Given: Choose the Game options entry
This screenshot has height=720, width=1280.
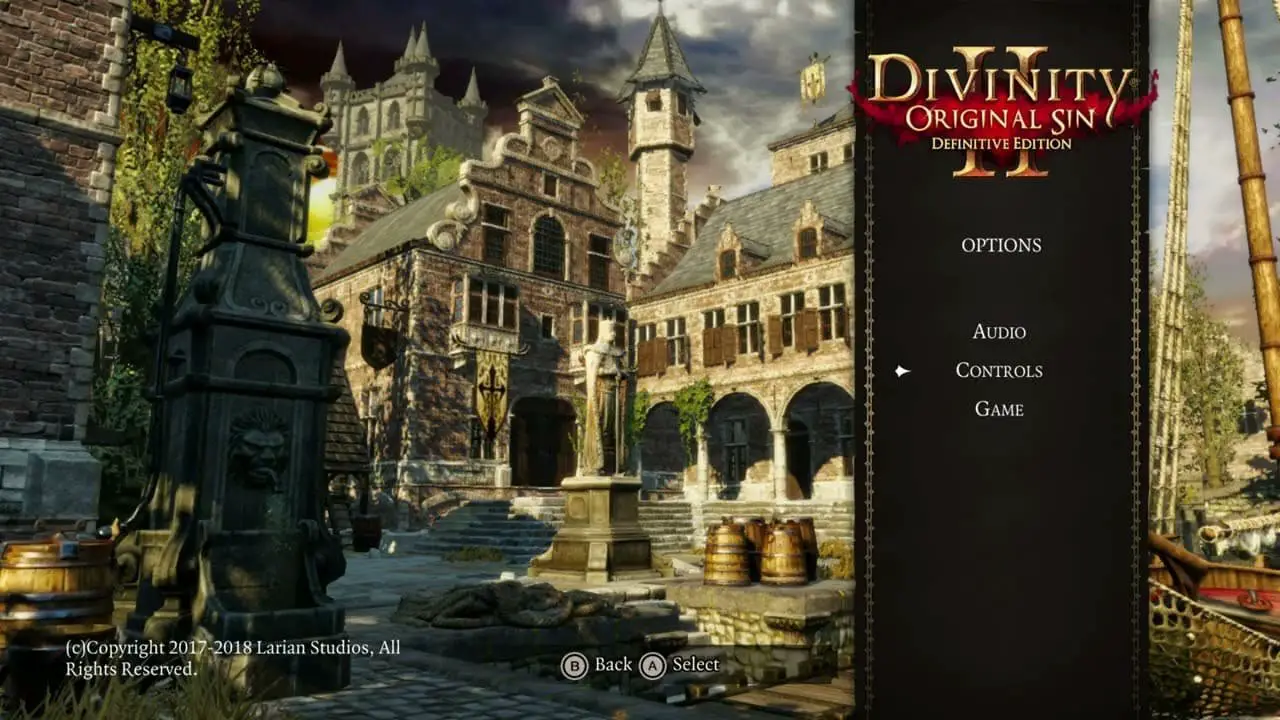Looking at the screenshot, I should [999, 409].
